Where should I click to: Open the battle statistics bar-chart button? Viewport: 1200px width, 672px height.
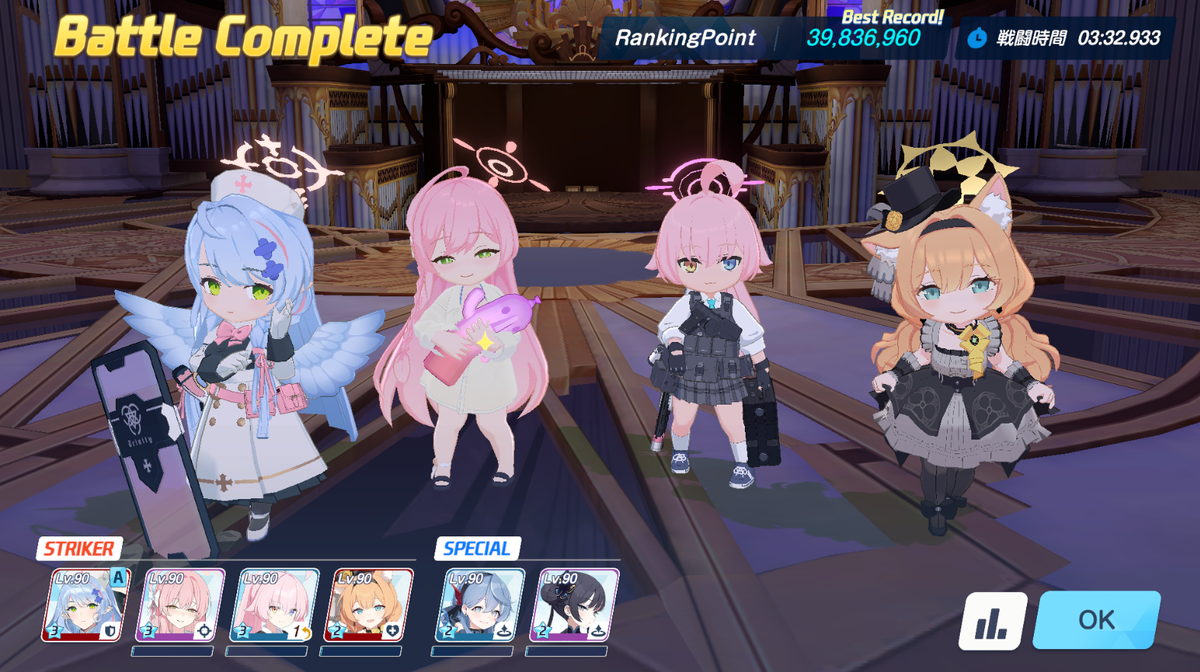[992, 621]
